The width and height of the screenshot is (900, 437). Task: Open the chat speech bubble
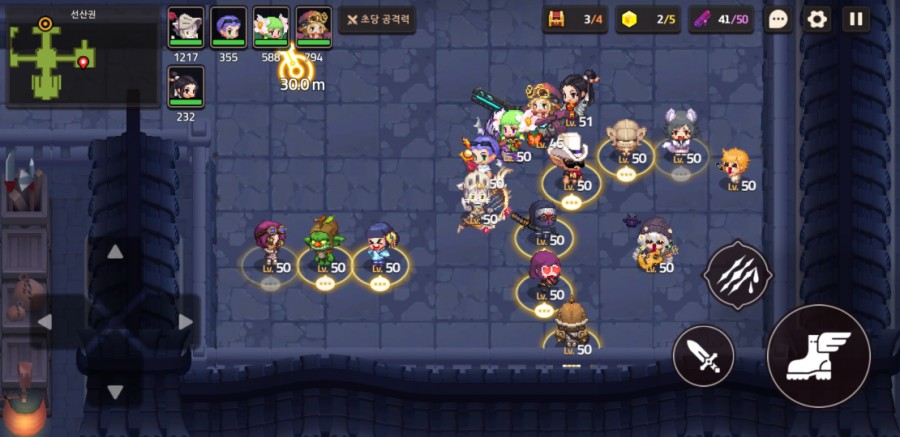pos(779,19)
